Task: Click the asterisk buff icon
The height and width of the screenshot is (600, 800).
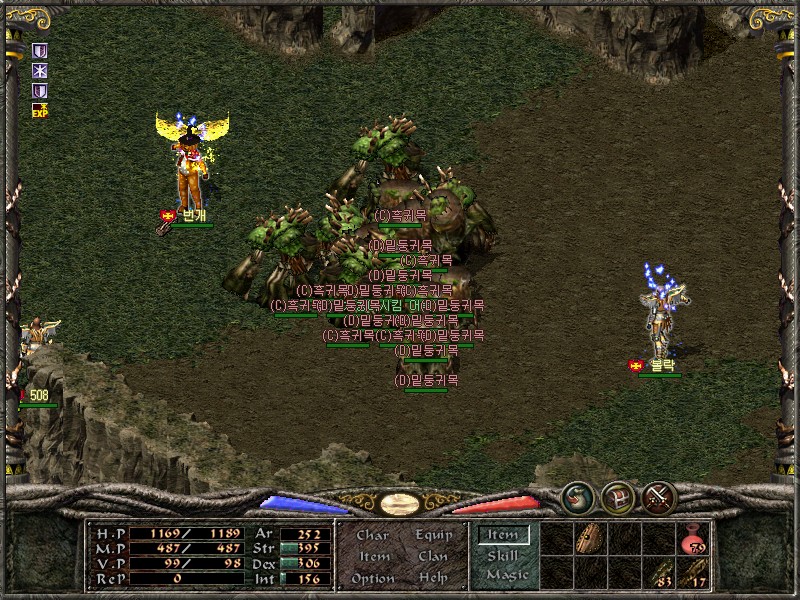Action: (41, 70)
